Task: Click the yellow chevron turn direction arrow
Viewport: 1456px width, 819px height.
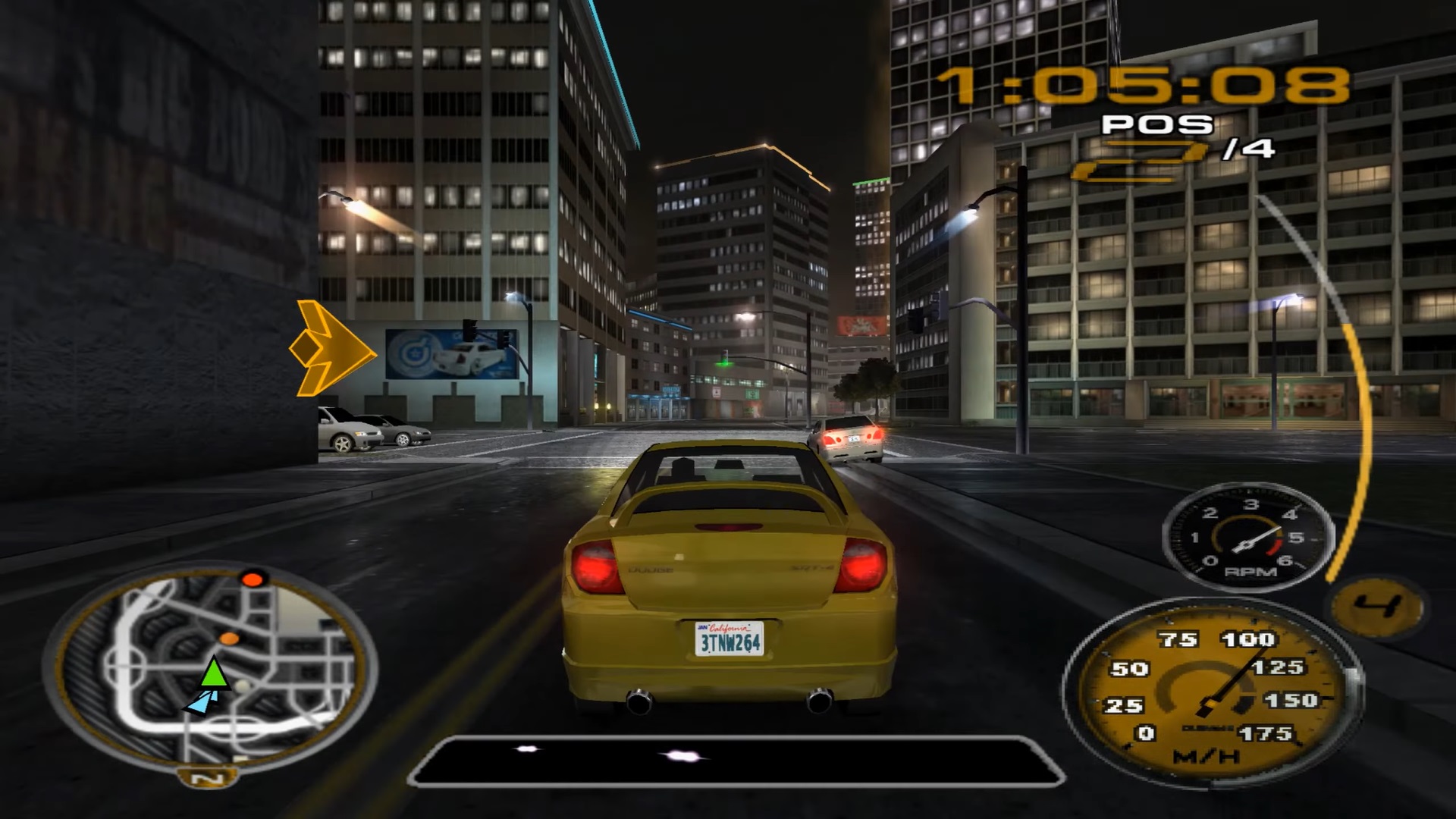Action: click(331, 349)
